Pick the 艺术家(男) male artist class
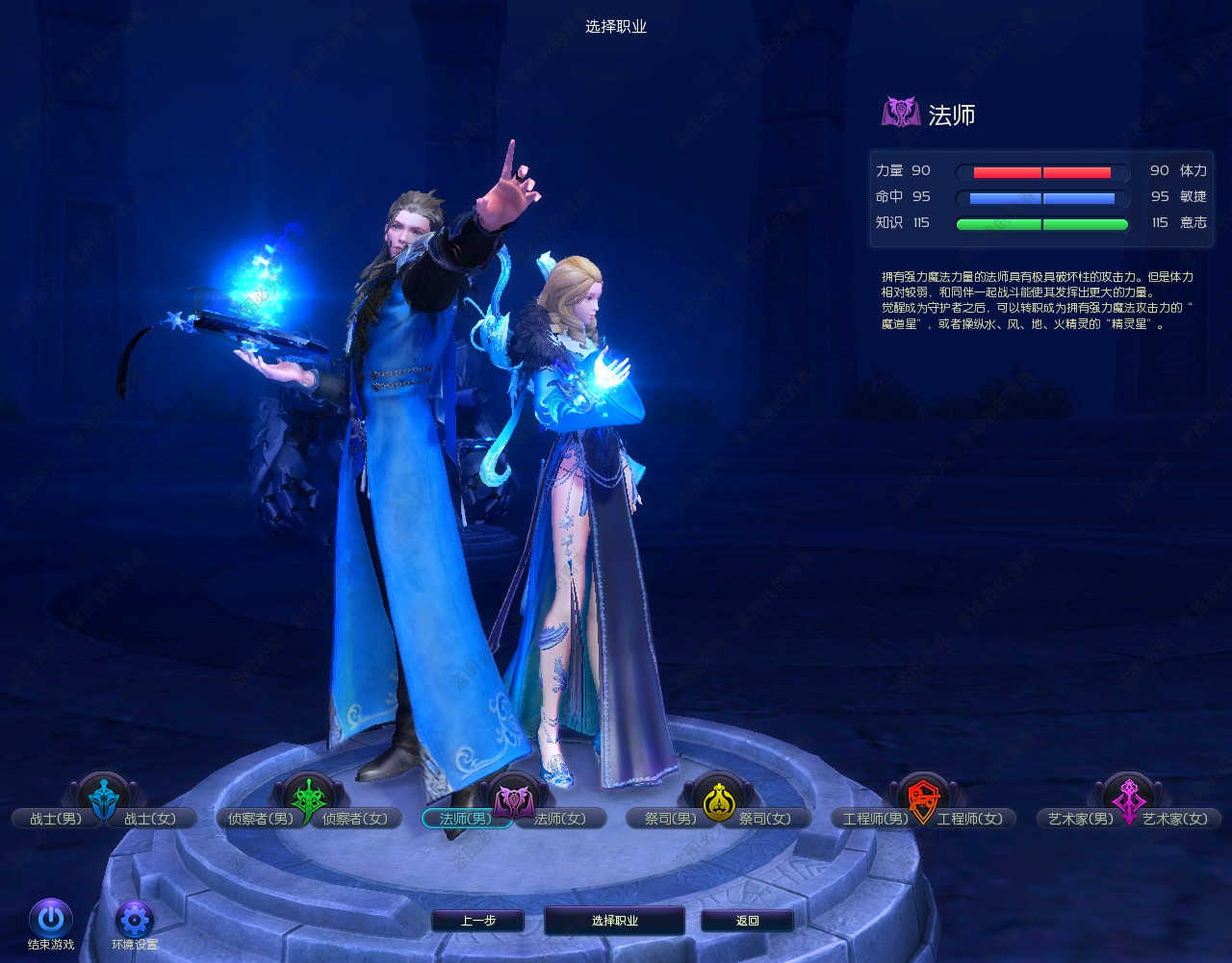This screenshot has width=1232, height=963. click(1080, 819)
